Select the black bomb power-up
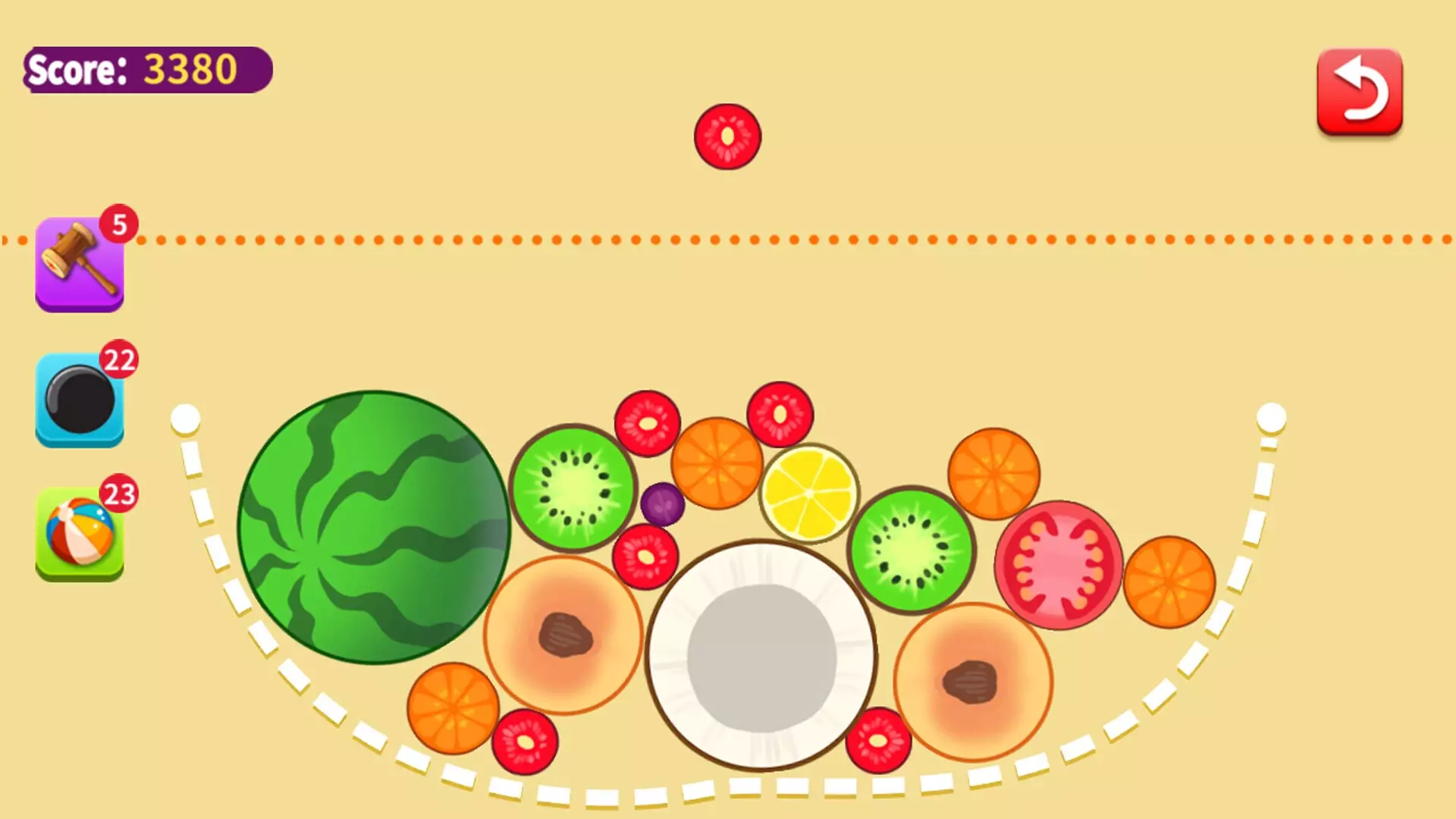The width and height of the screenshot is (1456, 819). 78,400
